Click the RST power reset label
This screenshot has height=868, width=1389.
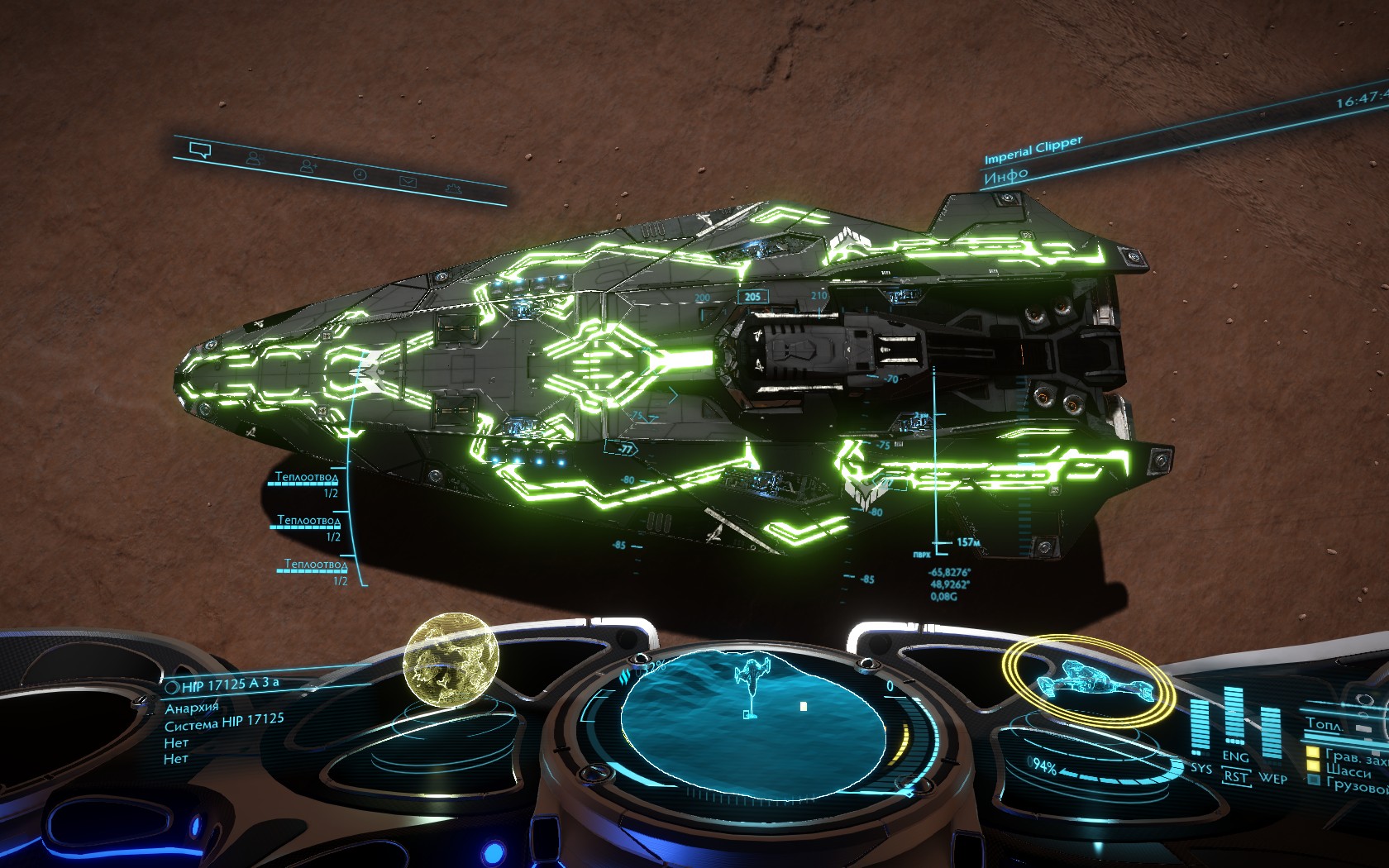click(x=1235, y=777)
